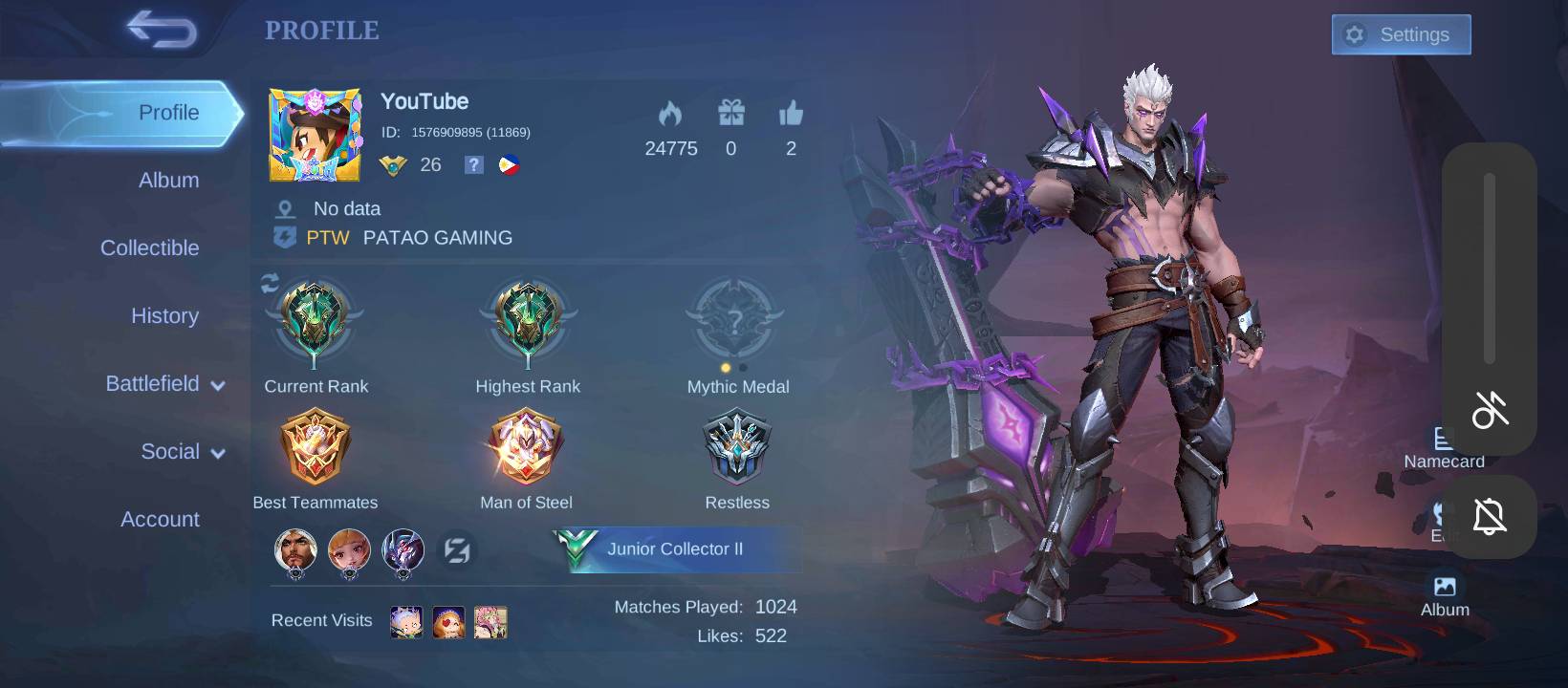Select the Restless achievement badge

tap(736, 447)
